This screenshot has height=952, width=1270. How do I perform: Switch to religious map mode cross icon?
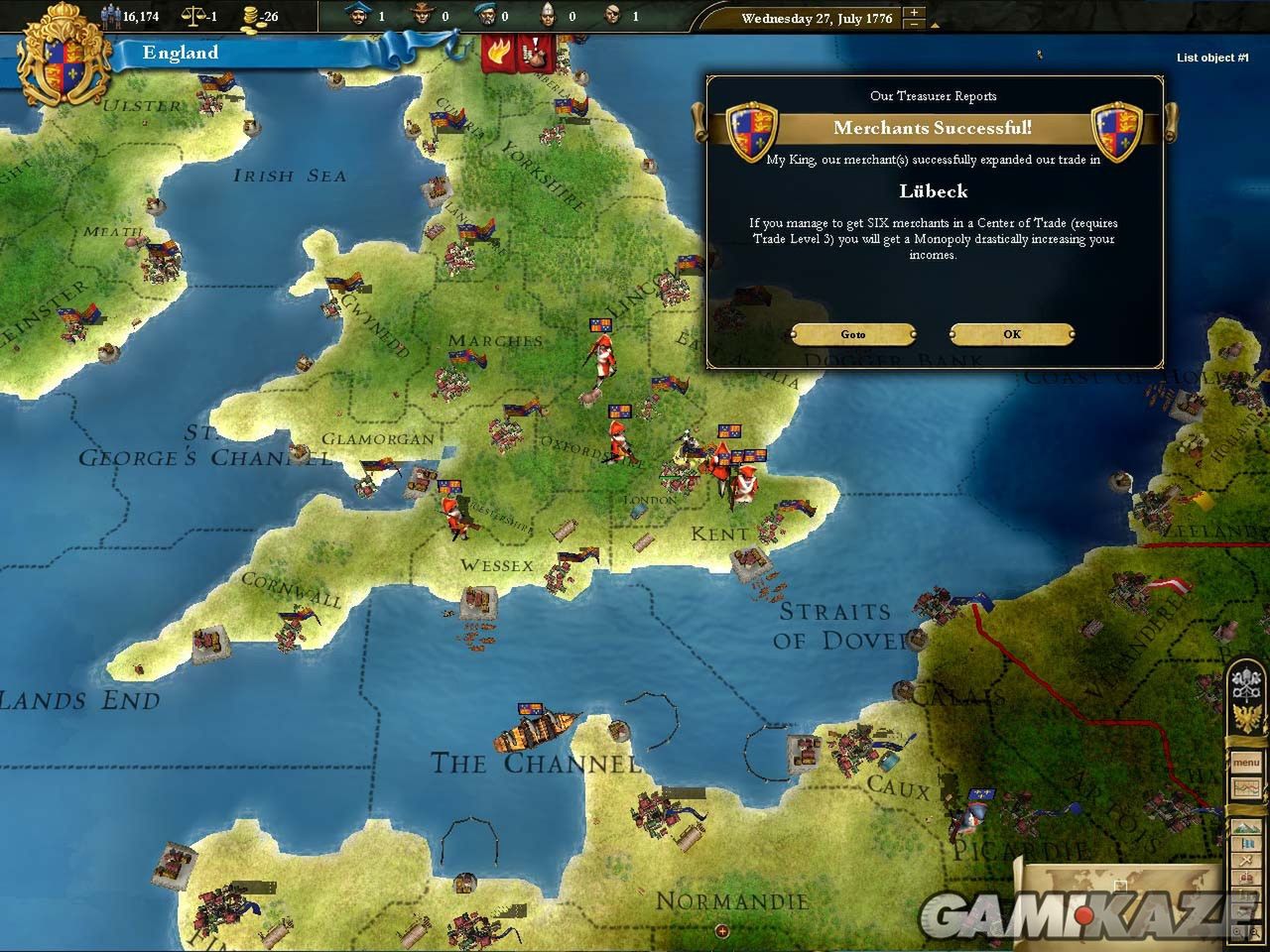point(1246,861)
